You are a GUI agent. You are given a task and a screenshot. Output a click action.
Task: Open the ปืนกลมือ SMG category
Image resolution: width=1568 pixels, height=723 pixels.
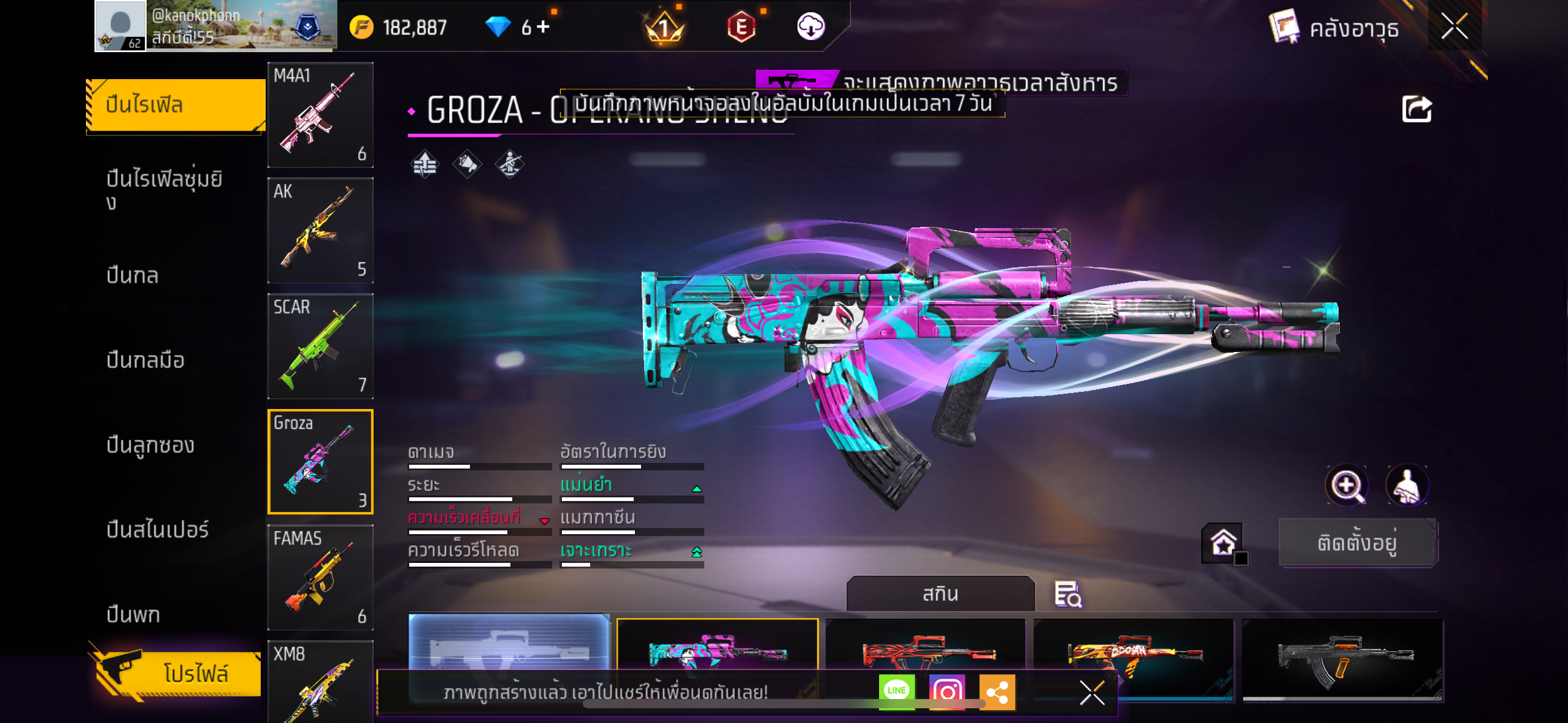coord(145,360)
